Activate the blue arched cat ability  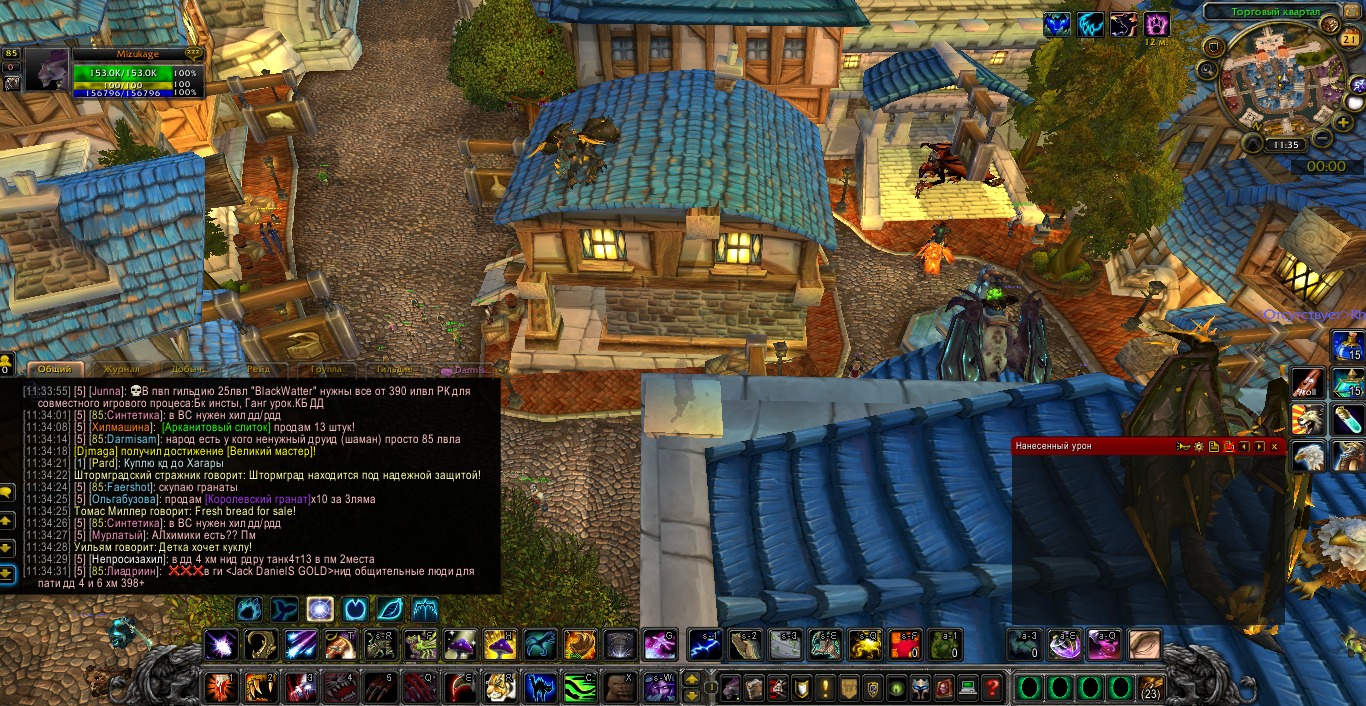[541, 687]
